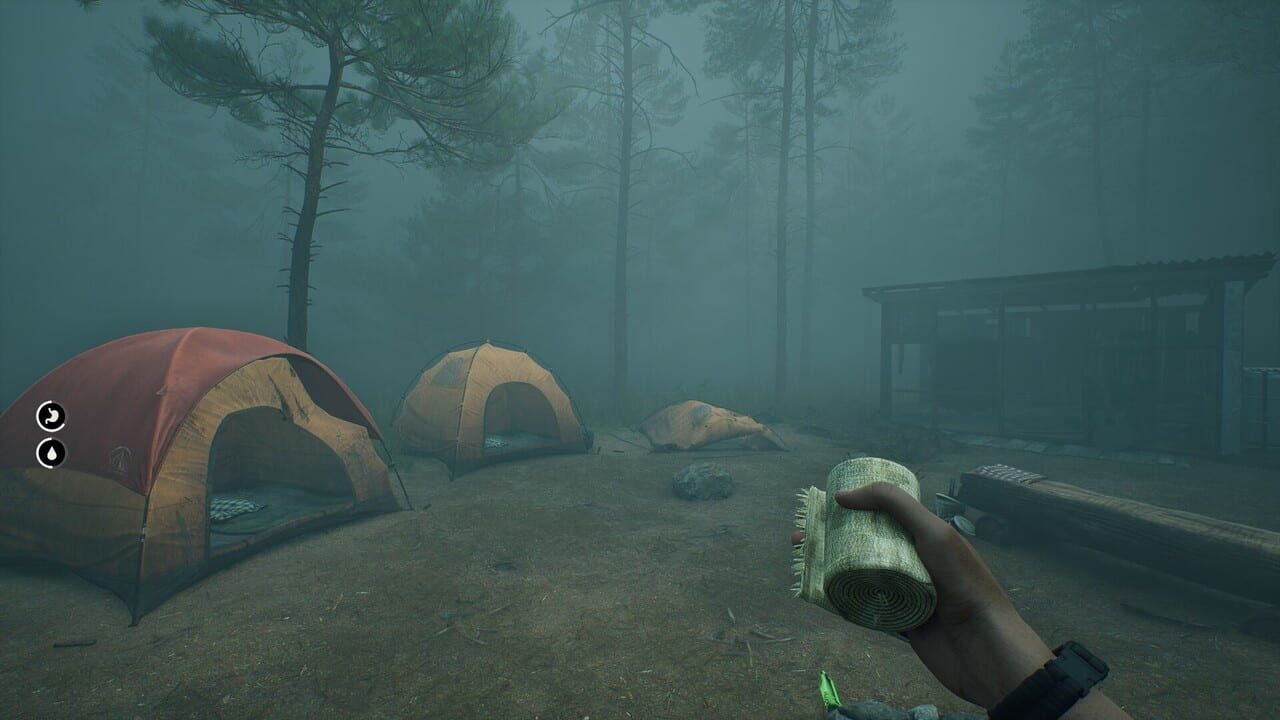Viewport: 1280px width, 720px height.
Task: Click the water drop thirst icon
Action: coord(52,452)
